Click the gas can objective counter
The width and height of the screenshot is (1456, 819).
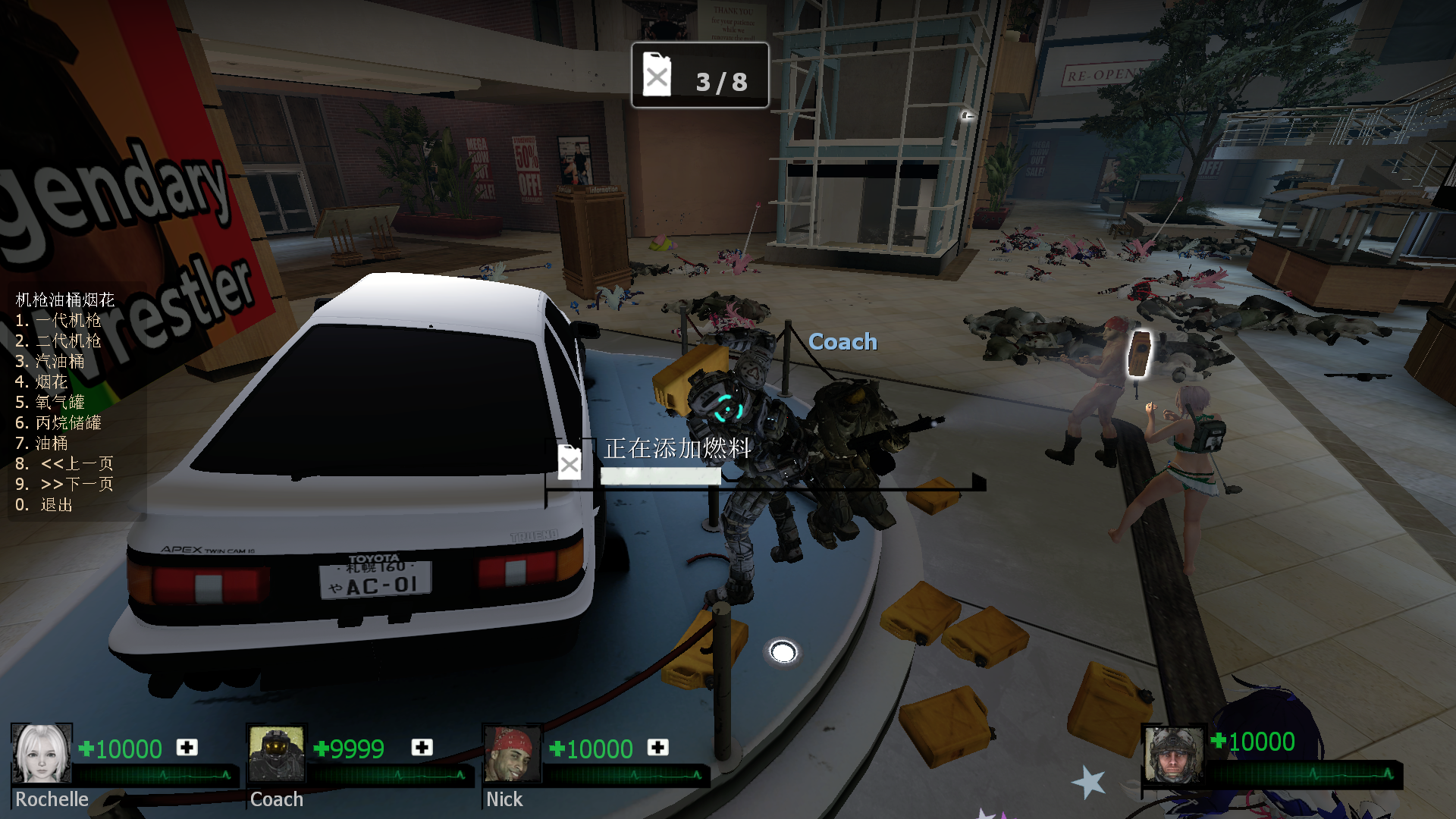pos(700,76)
